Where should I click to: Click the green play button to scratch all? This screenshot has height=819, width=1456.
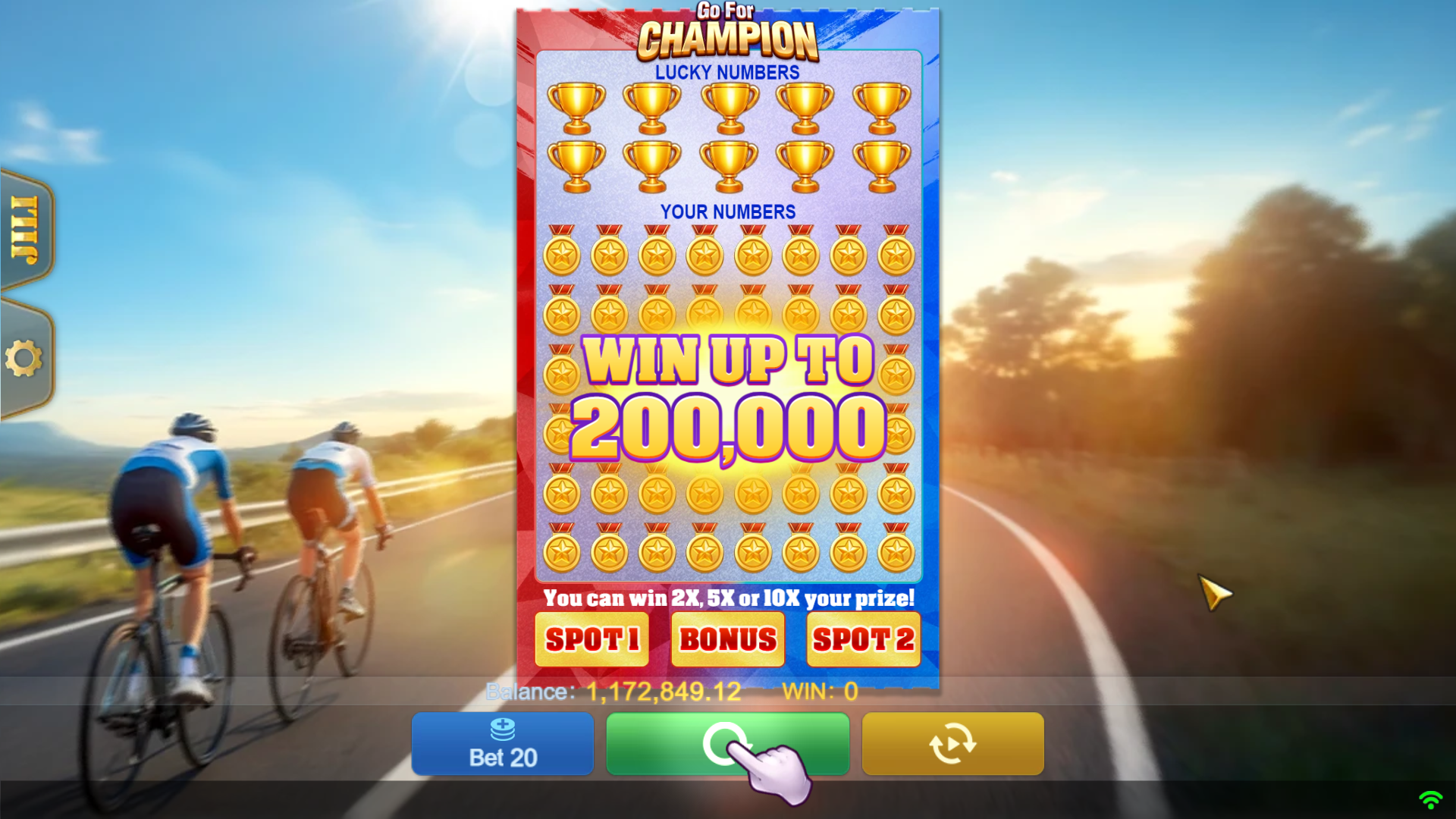(x=727, y=744)
